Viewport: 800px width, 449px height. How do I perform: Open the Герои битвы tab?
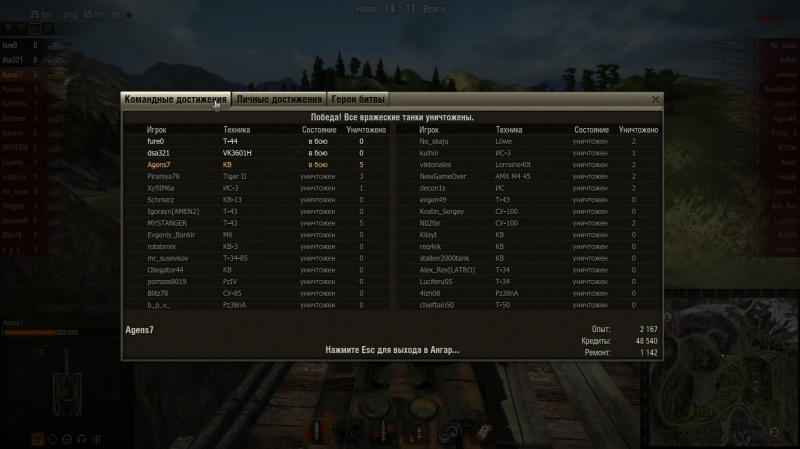click(x=358, y=99)
